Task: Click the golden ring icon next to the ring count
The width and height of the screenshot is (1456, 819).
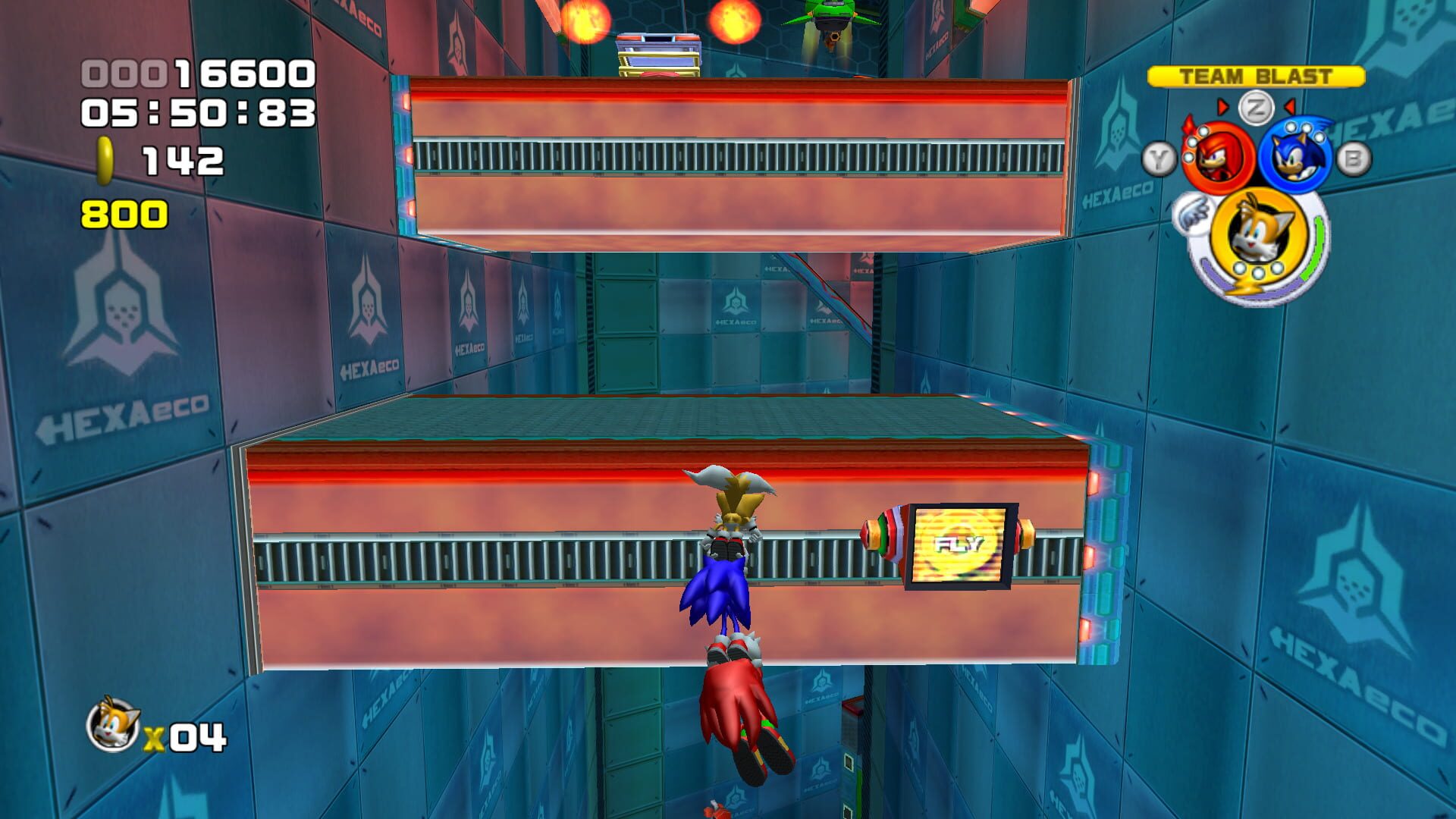Action: [102, 159]
